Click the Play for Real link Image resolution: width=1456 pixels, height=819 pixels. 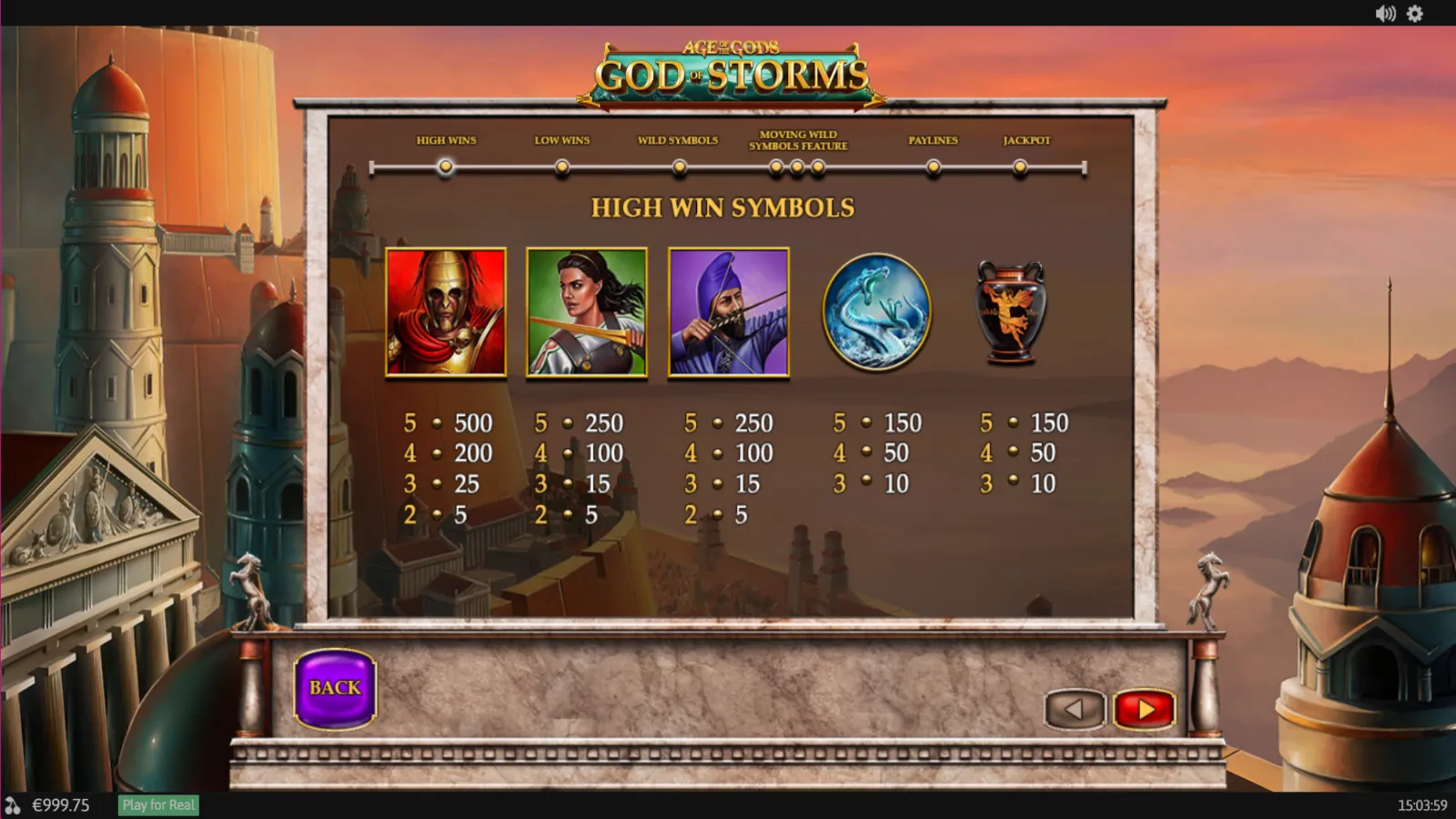point(158,804)
